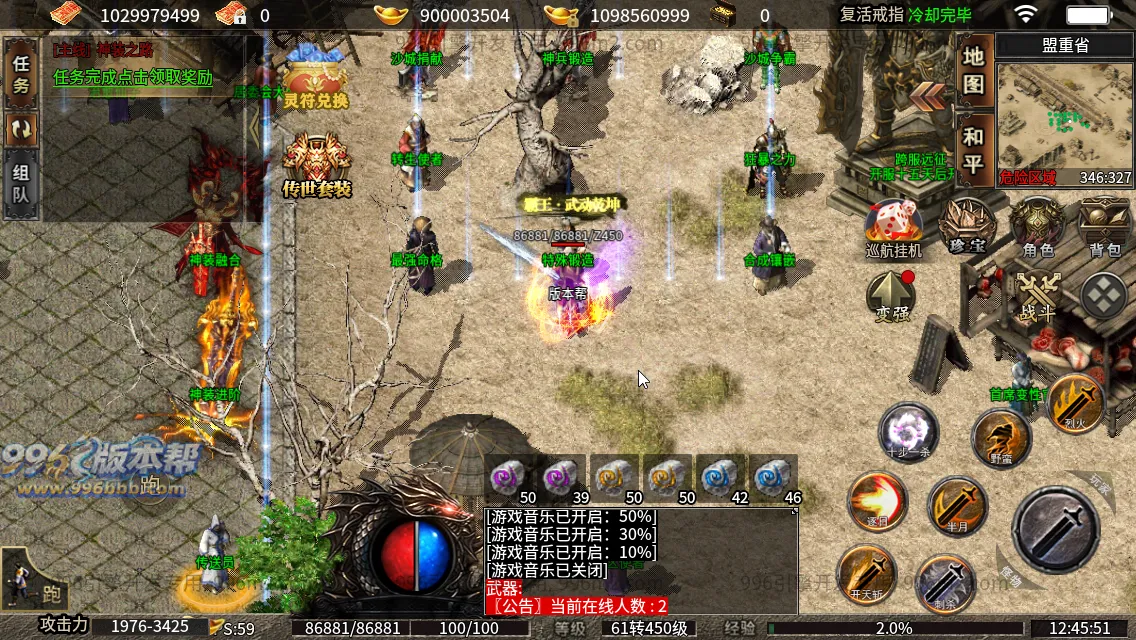Image resolution: width=1136 pixels, height=640 pixels.
Task: Open the 背包 backpack
Action: [1105, 225]
